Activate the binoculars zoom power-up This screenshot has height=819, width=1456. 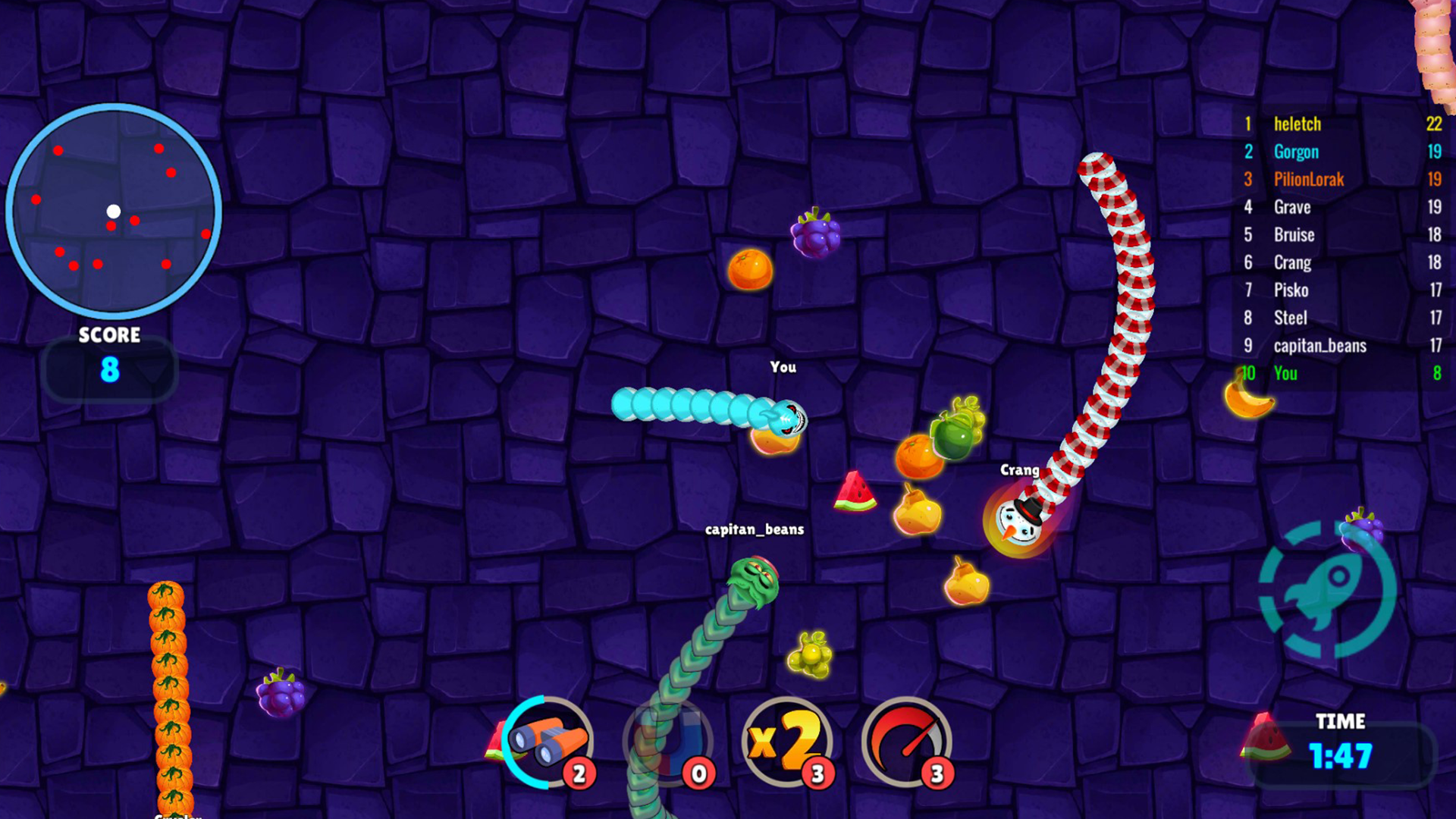coord(548,742)
